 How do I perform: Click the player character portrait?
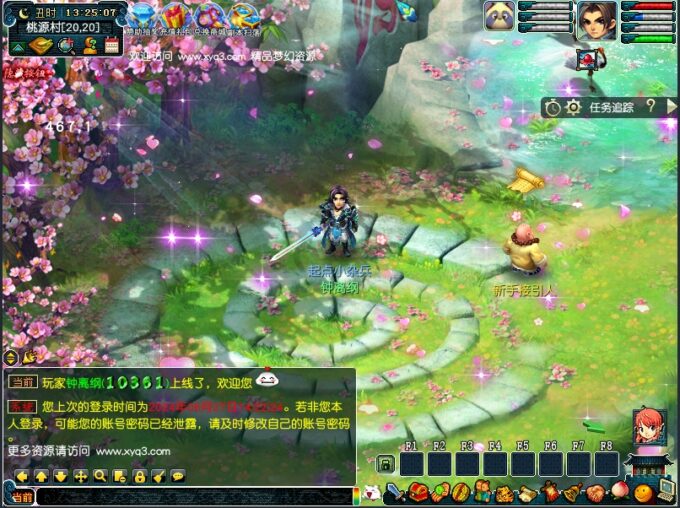(x=595, y=20)
